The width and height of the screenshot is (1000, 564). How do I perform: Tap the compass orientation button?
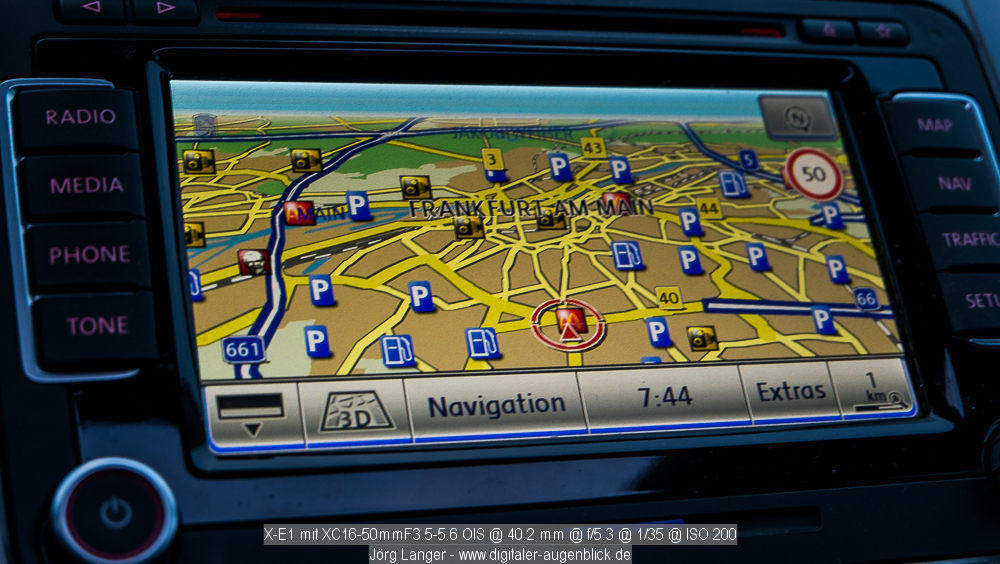click(x=797, y=118)
